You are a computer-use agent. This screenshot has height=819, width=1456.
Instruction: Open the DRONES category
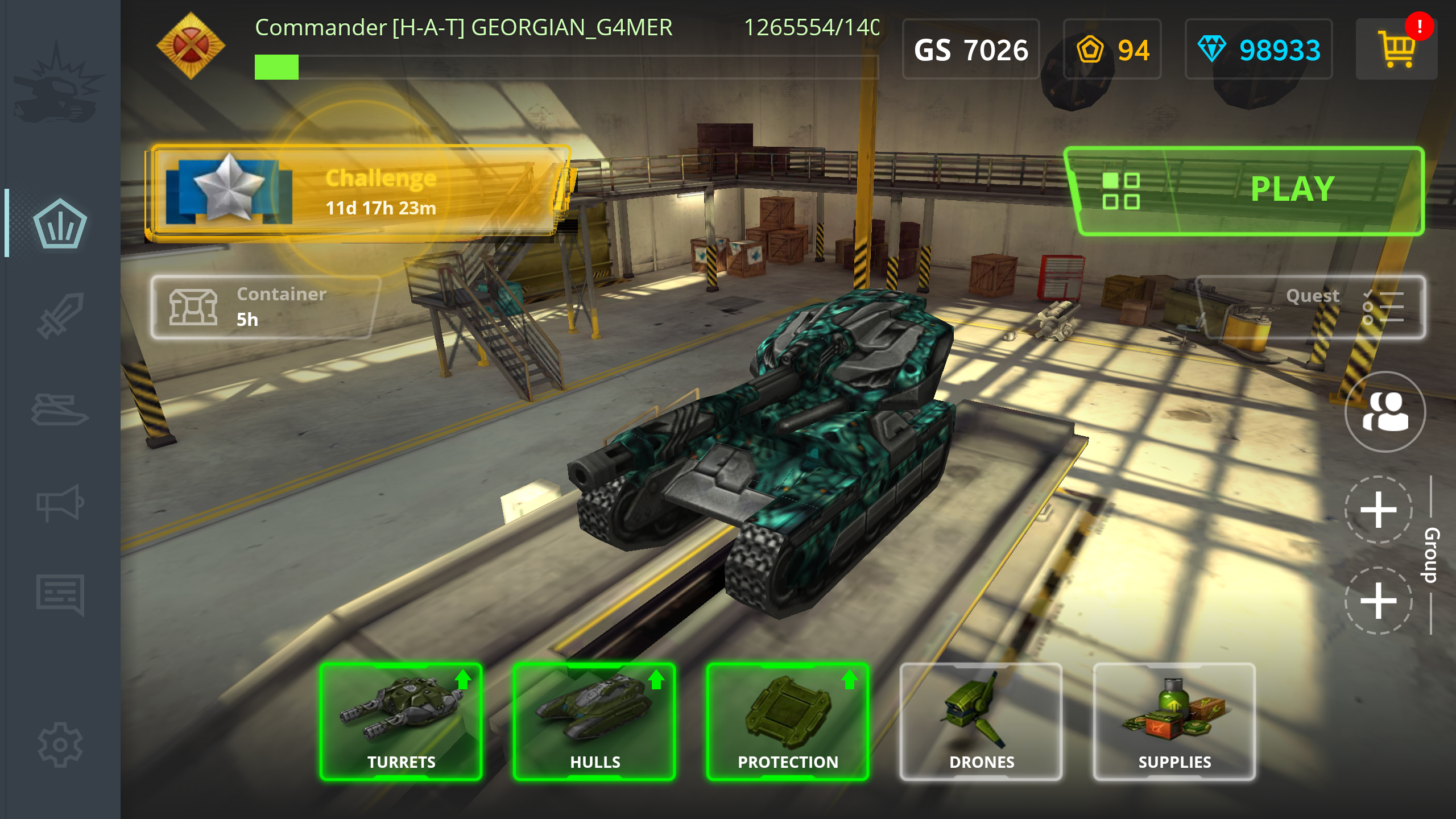point(981,721)
